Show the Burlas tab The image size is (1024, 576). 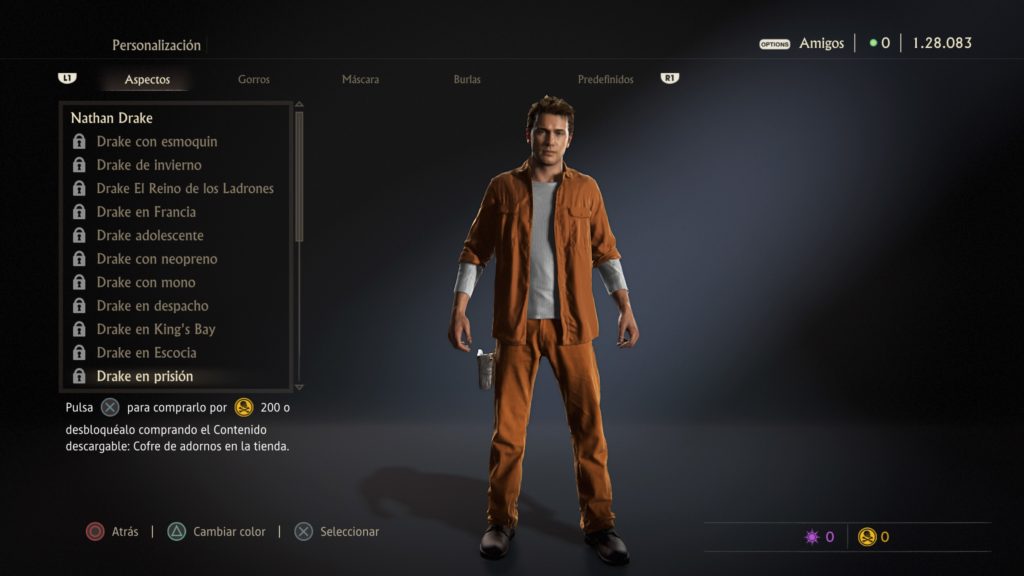467,79
